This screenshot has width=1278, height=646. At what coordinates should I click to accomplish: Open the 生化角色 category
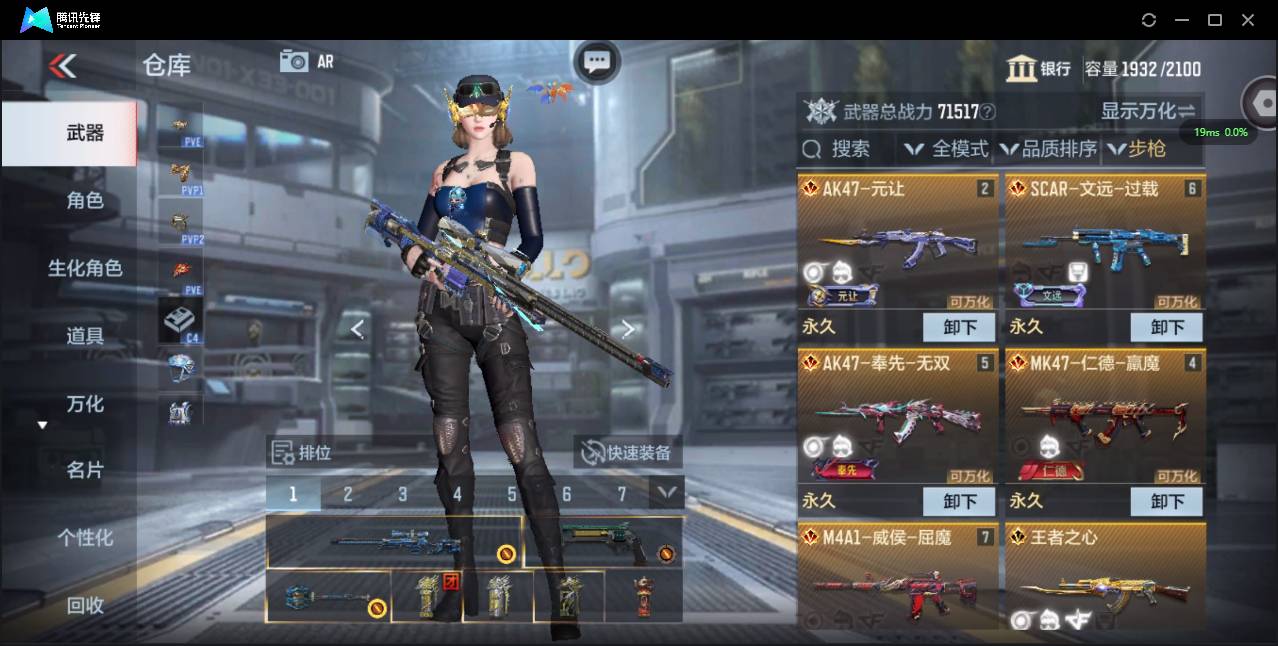pyautogui.click(x=84, y=268)
